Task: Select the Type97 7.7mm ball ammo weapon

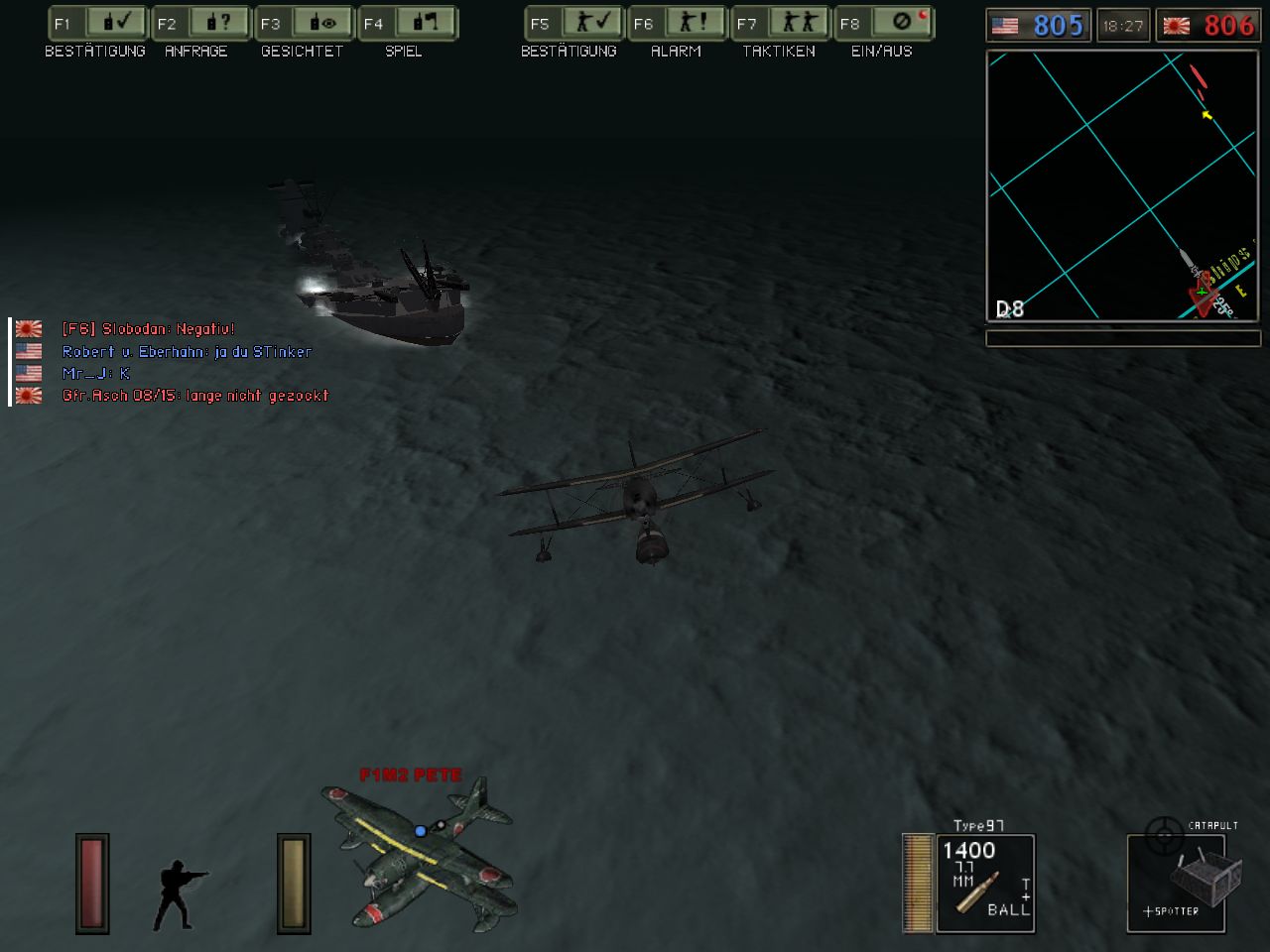Action: coord(984,883)
